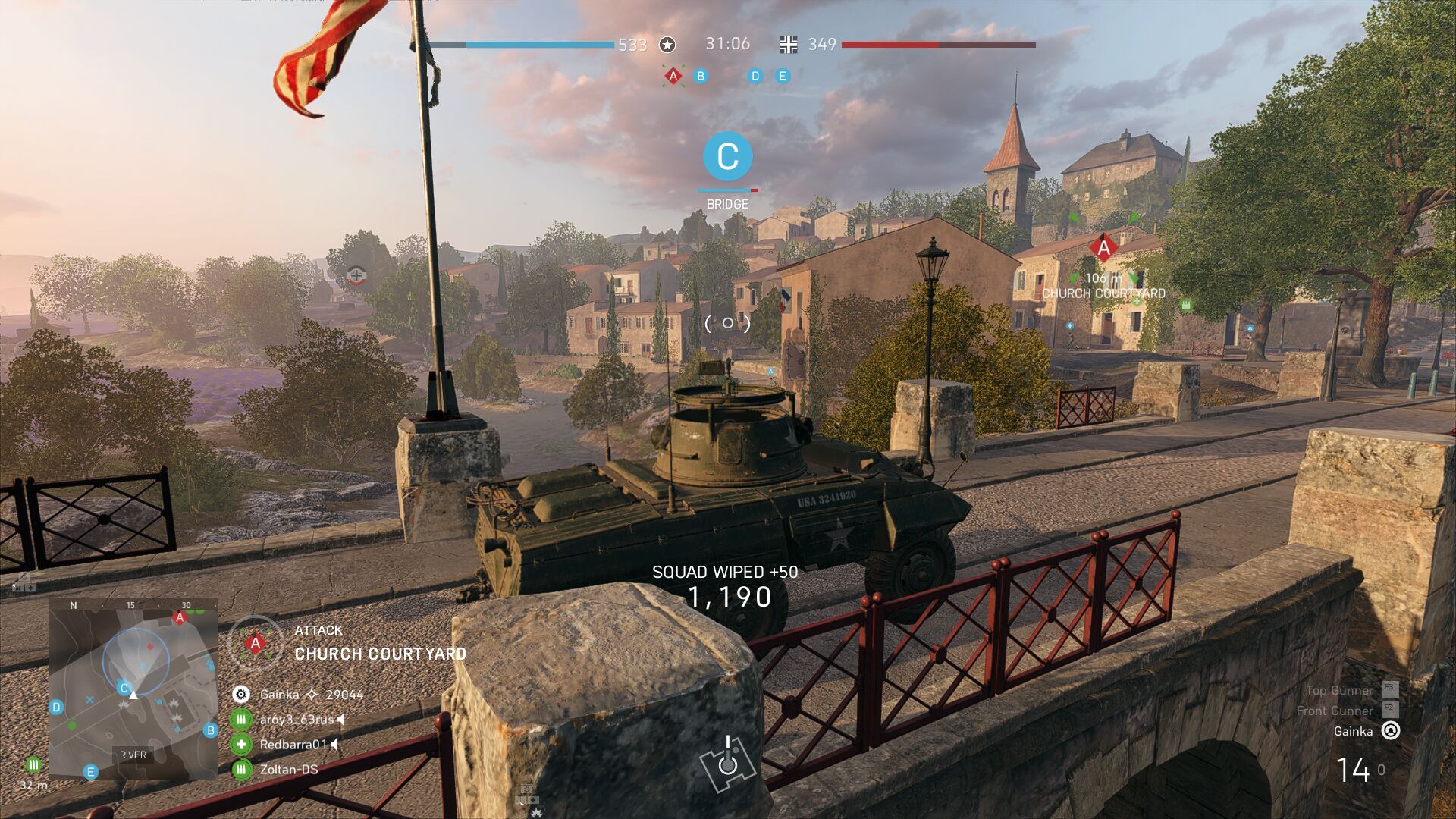Select squad member Redbarra01
The image size is (1456, 819).
tap(293, 745)
